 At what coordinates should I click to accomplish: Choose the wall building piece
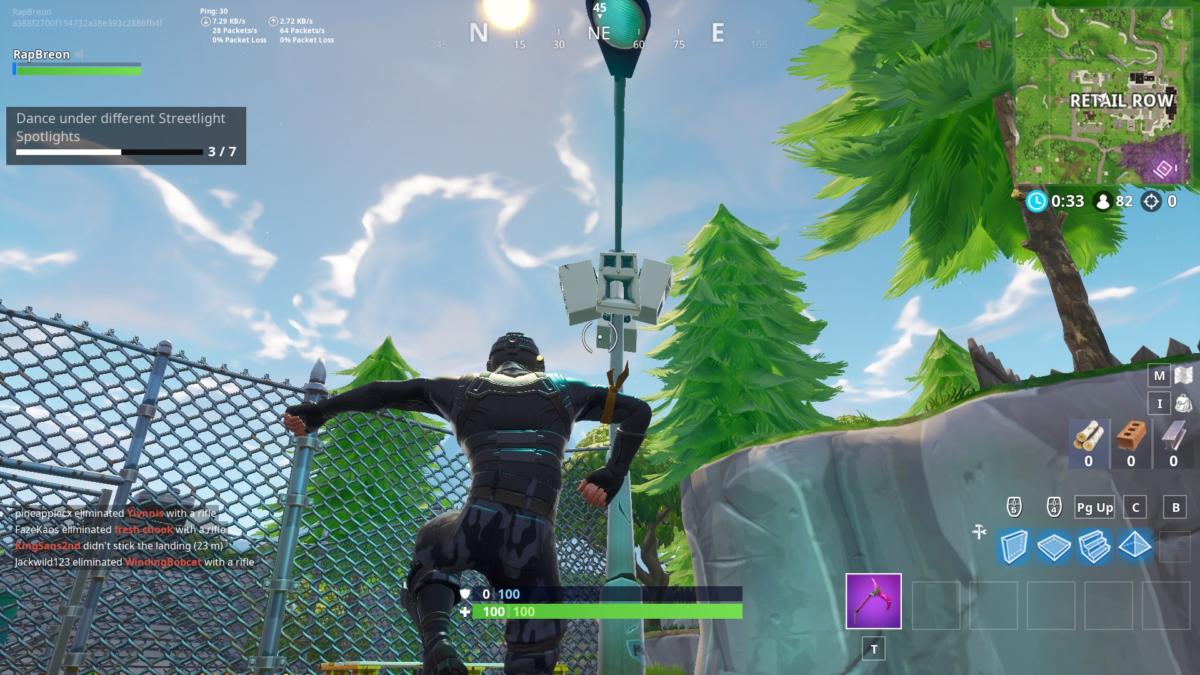tap(1013, 546)
